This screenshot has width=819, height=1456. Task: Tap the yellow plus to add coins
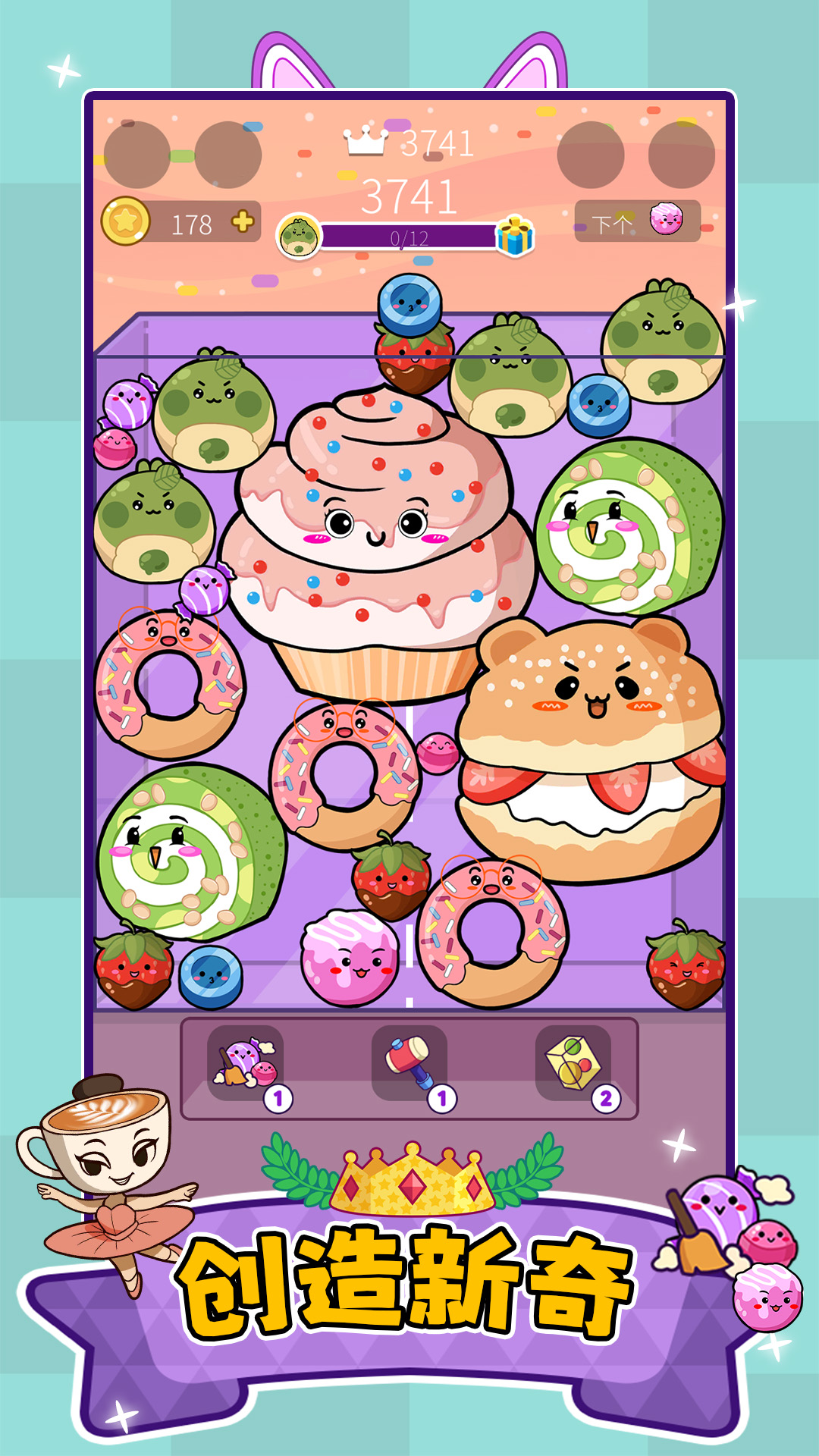(243, 222)
